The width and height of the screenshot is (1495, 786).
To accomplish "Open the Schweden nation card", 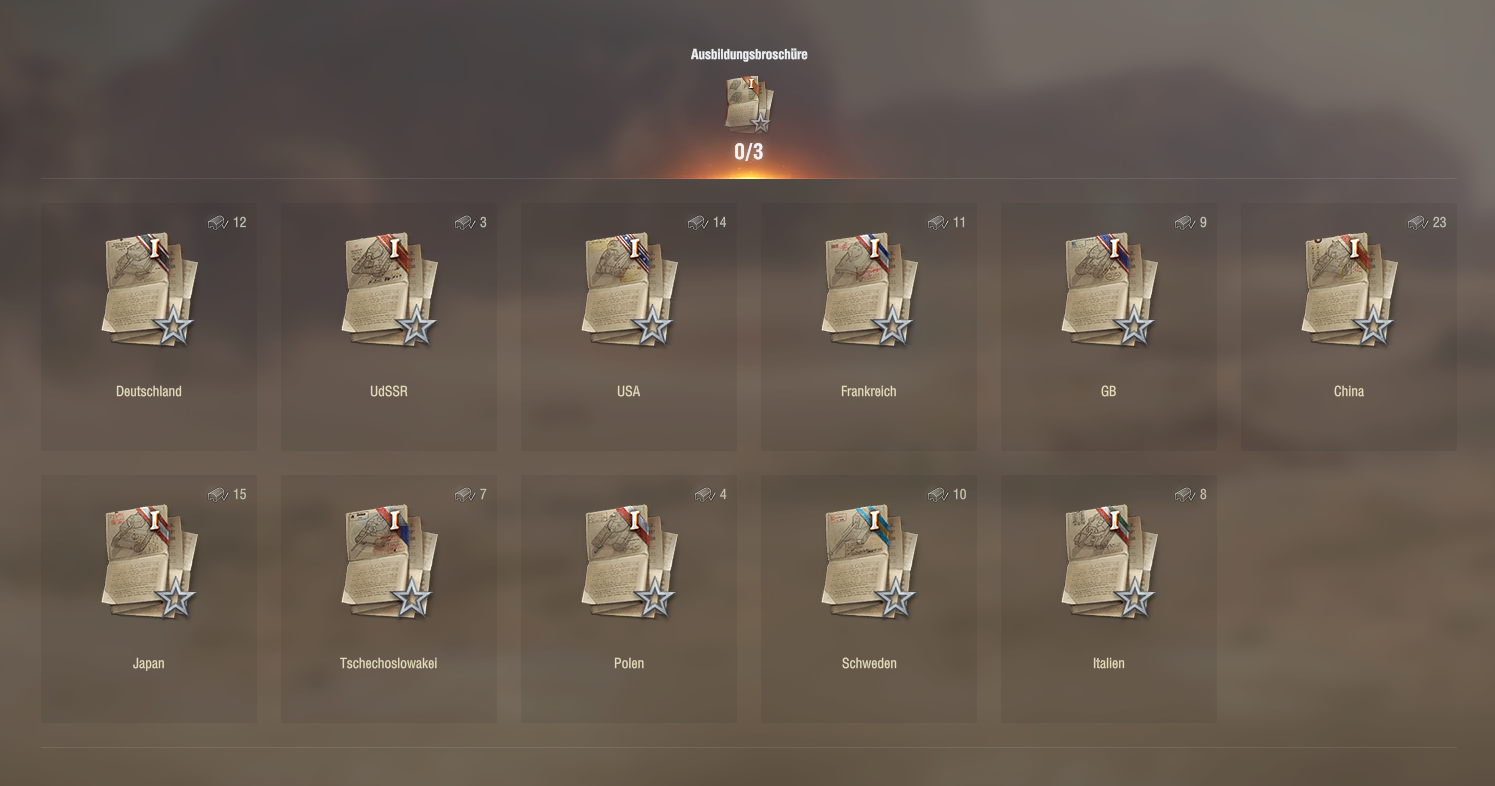I will point(869,597).
